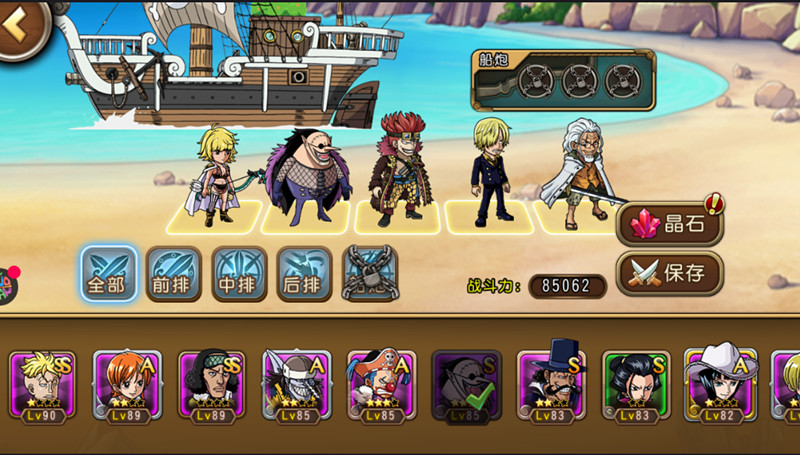Image resolution: width=800 pixels, height=455 pixels.
Task: Select the 后排 back row filter
Action: point(304,274)
